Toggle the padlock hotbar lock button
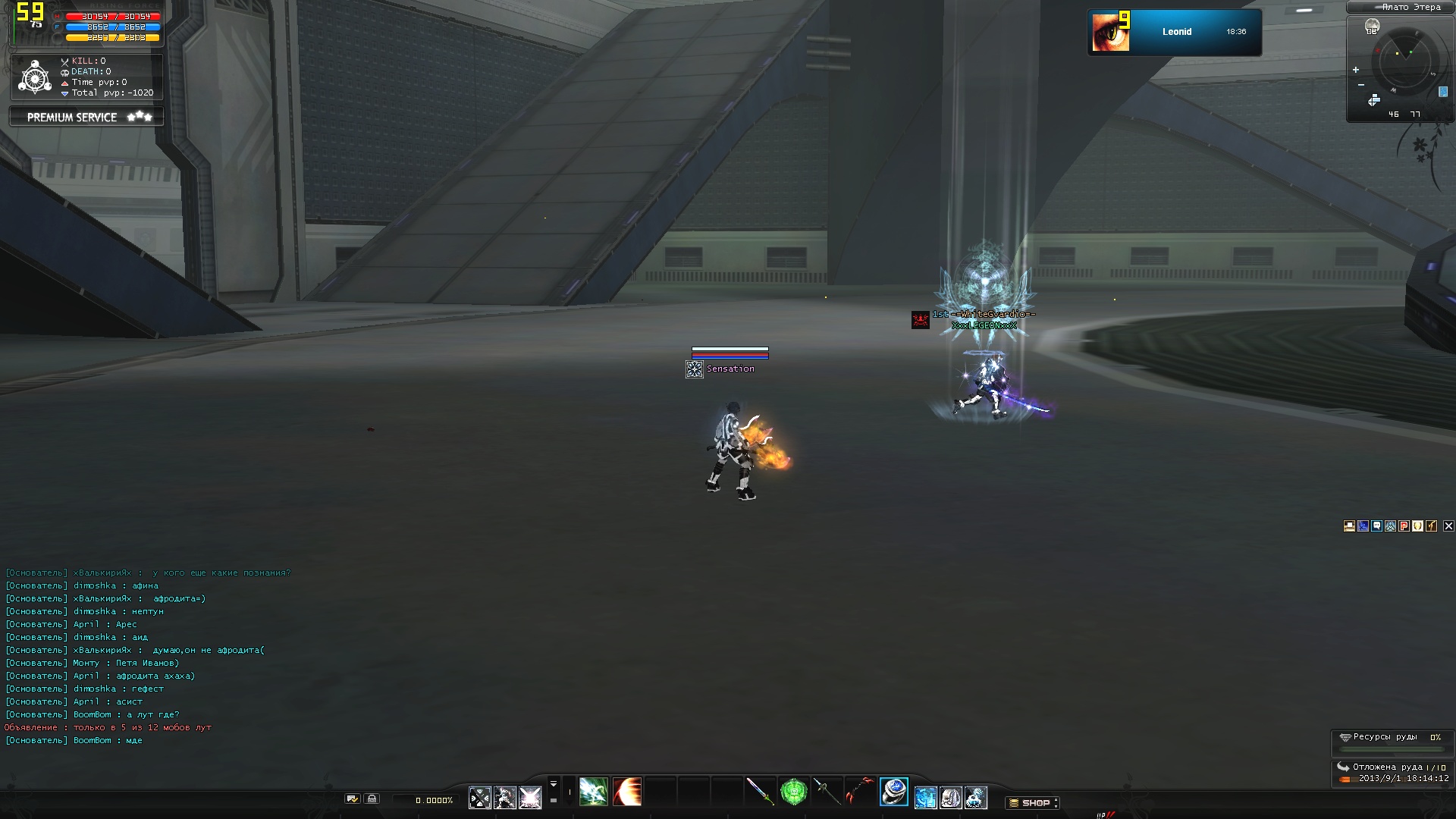The width and height of the screenshot is (1456, 819). point(372,799)
